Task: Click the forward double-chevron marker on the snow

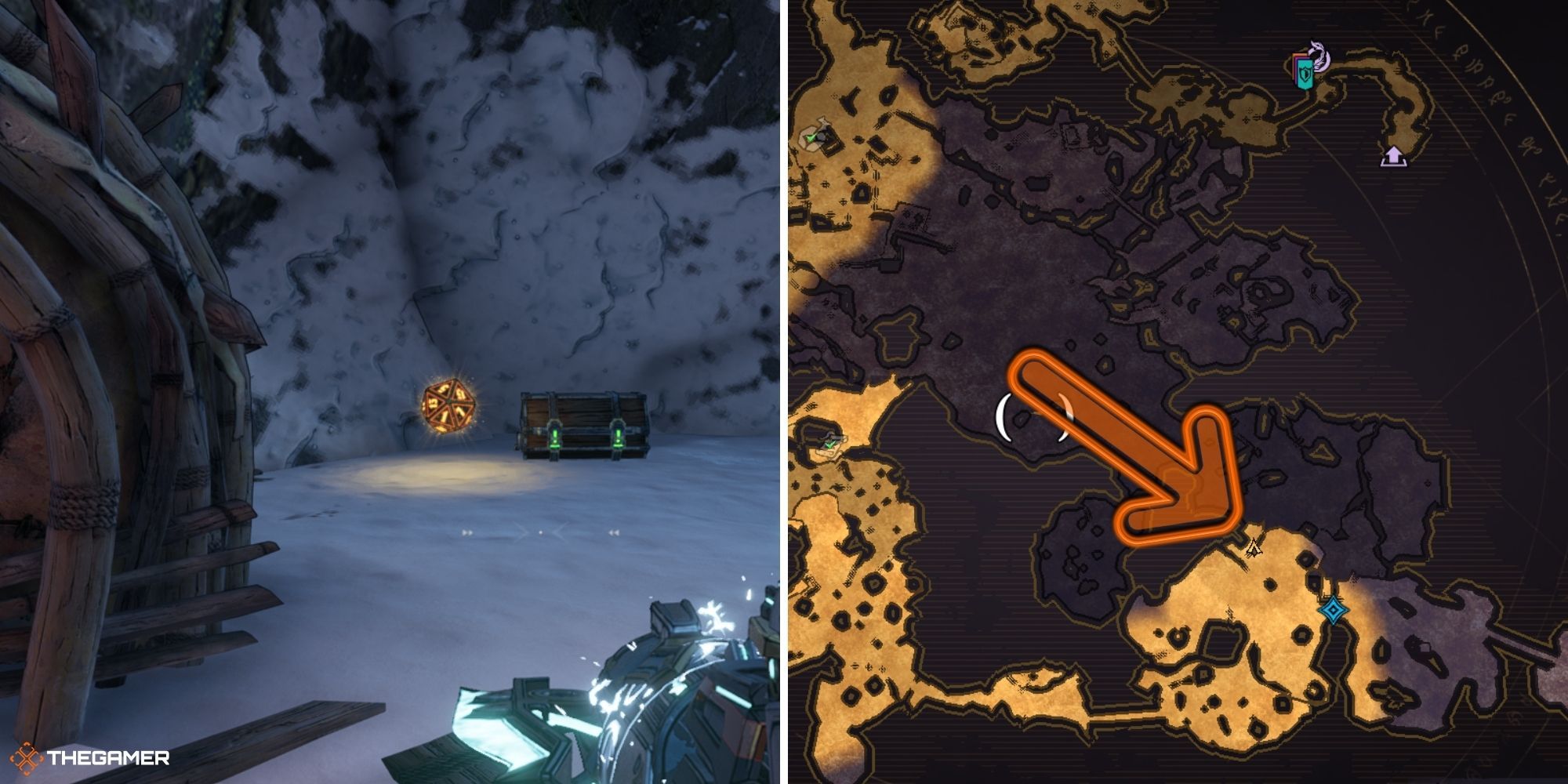Action: tap(467, 533)
